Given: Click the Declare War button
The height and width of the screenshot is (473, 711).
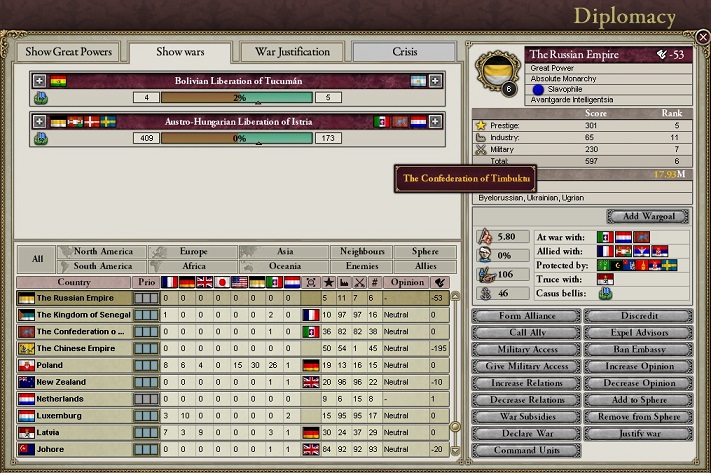Looking at the screenshot, I should (526, 433).
